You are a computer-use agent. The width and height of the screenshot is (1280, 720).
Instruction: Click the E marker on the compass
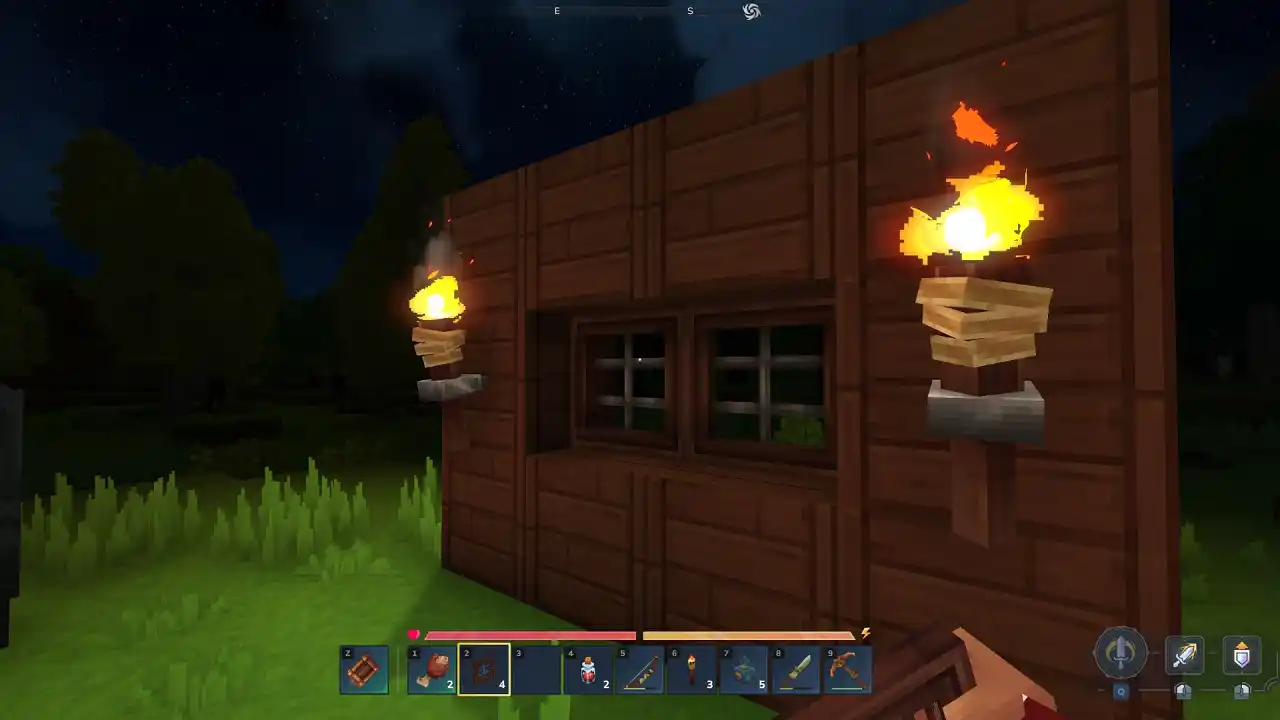pyautogui.click(x=556, y=10)
